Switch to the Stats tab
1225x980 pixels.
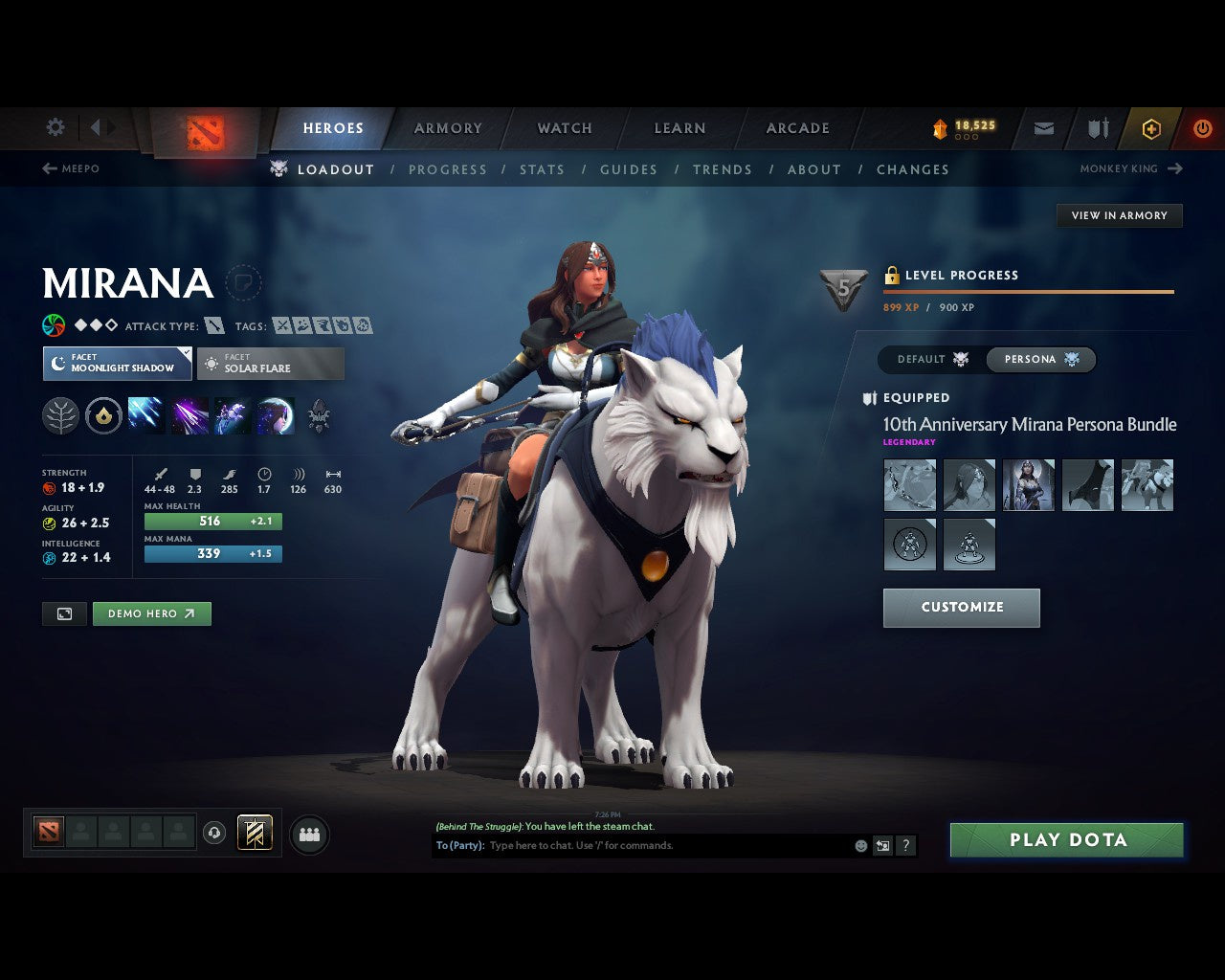point(542,169)
